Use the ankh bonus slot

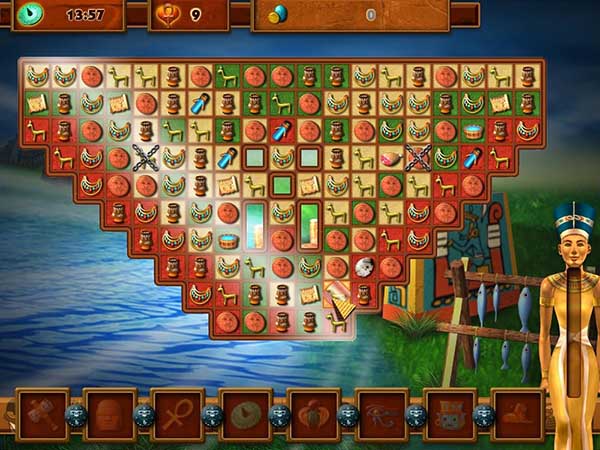[x=178, y=415]
